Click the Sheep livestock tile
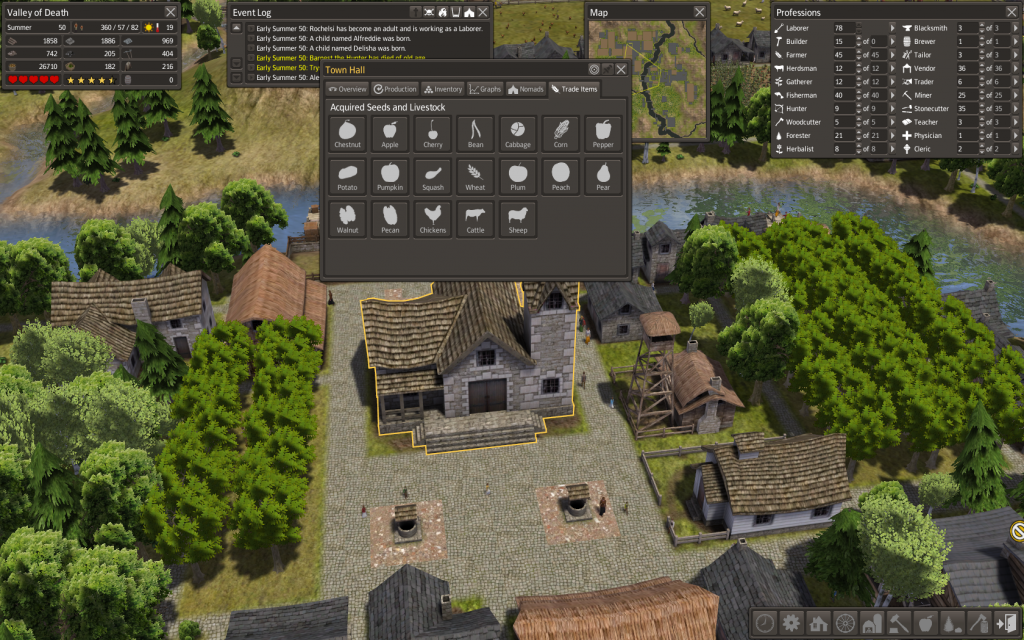Viewport: 1024px width, 640px height. (518, 219)
